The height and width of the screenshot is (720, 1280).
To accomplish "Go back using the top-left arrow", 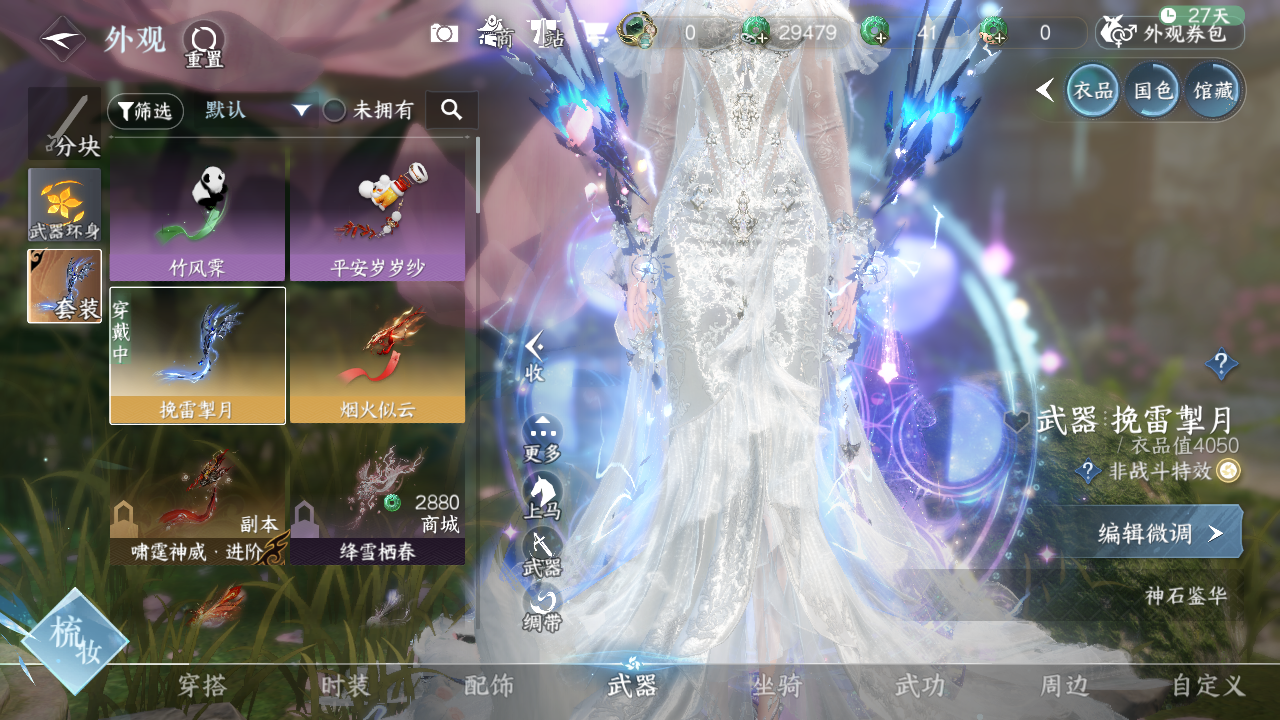I will pos(62,39).
